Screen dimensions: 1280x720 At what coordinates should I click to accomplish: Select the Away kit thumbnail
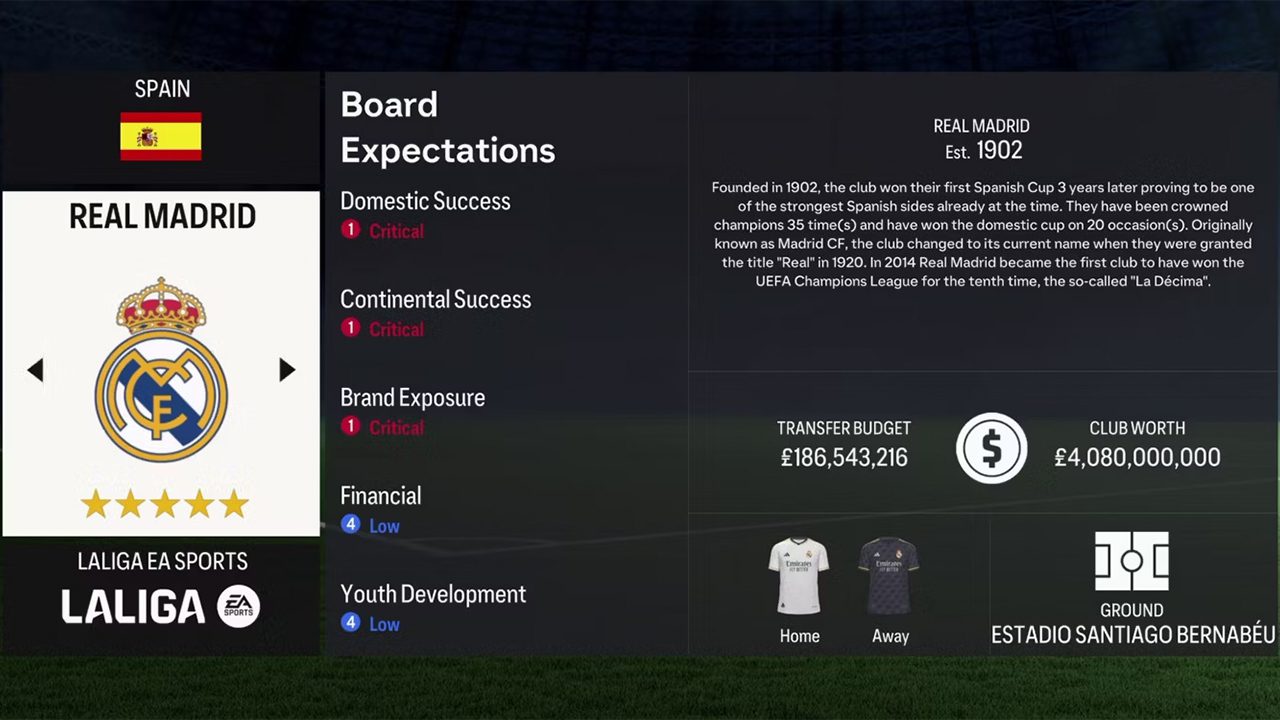pyautogui.click(x=889, y=576)
